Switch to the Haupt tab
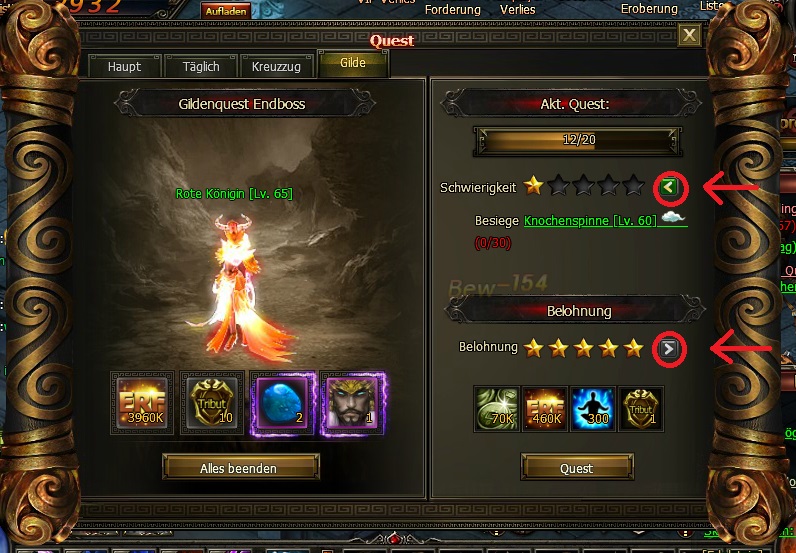This screenshot has width=796, height=553. [x=125, y=67]
